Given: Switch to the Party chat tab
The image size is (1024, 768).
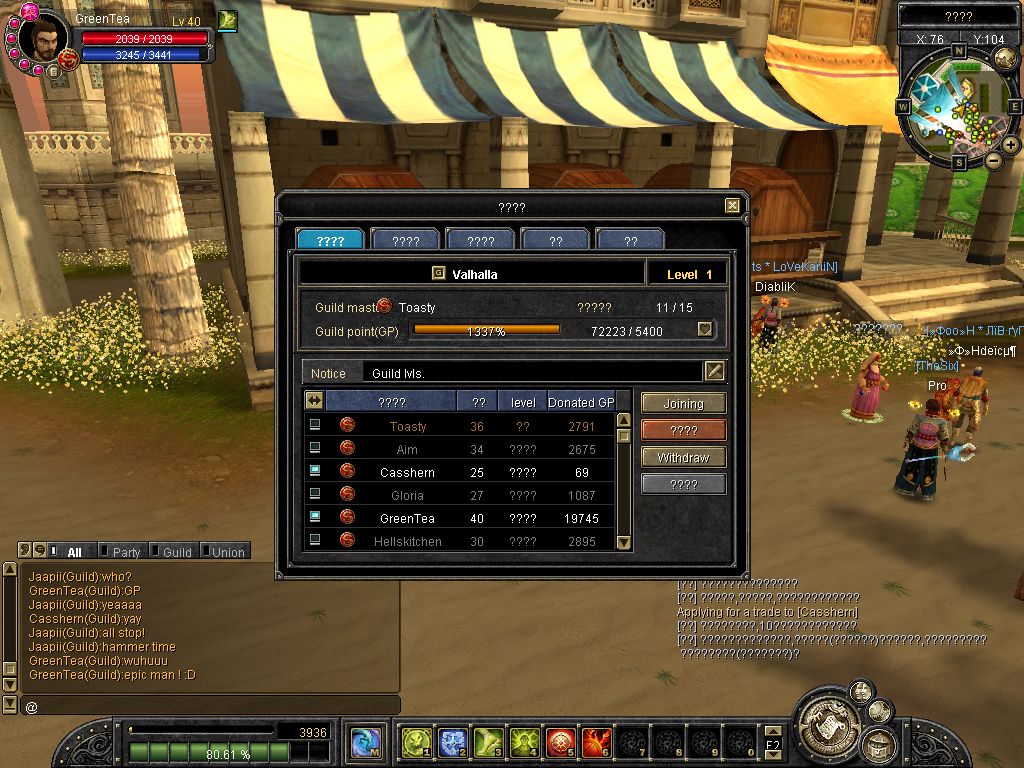Looking at the screenshot, I should [x=126, y=552].
